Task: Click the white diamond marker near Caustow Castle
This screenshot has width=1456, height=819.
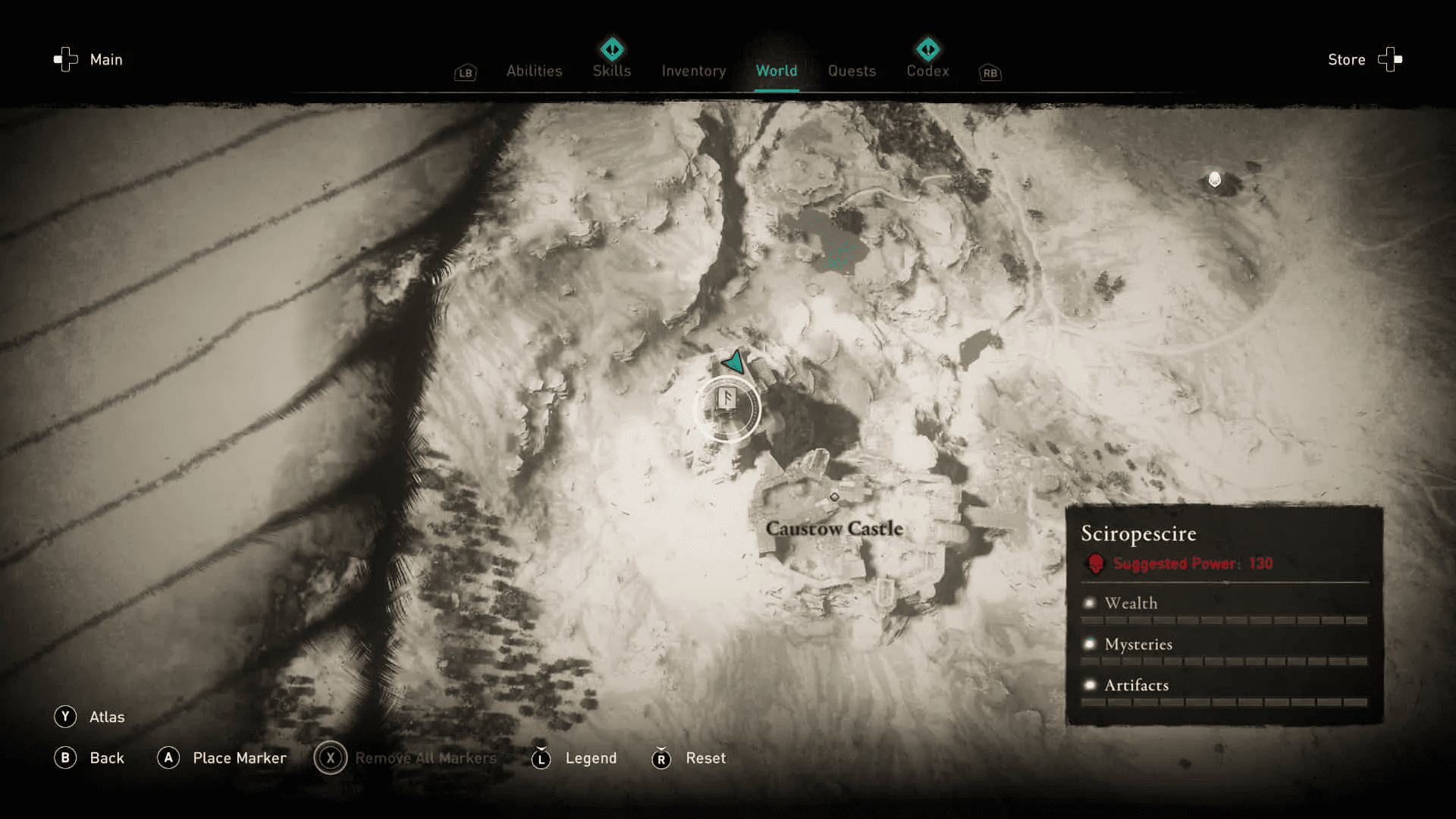Action: coord(834,498)
